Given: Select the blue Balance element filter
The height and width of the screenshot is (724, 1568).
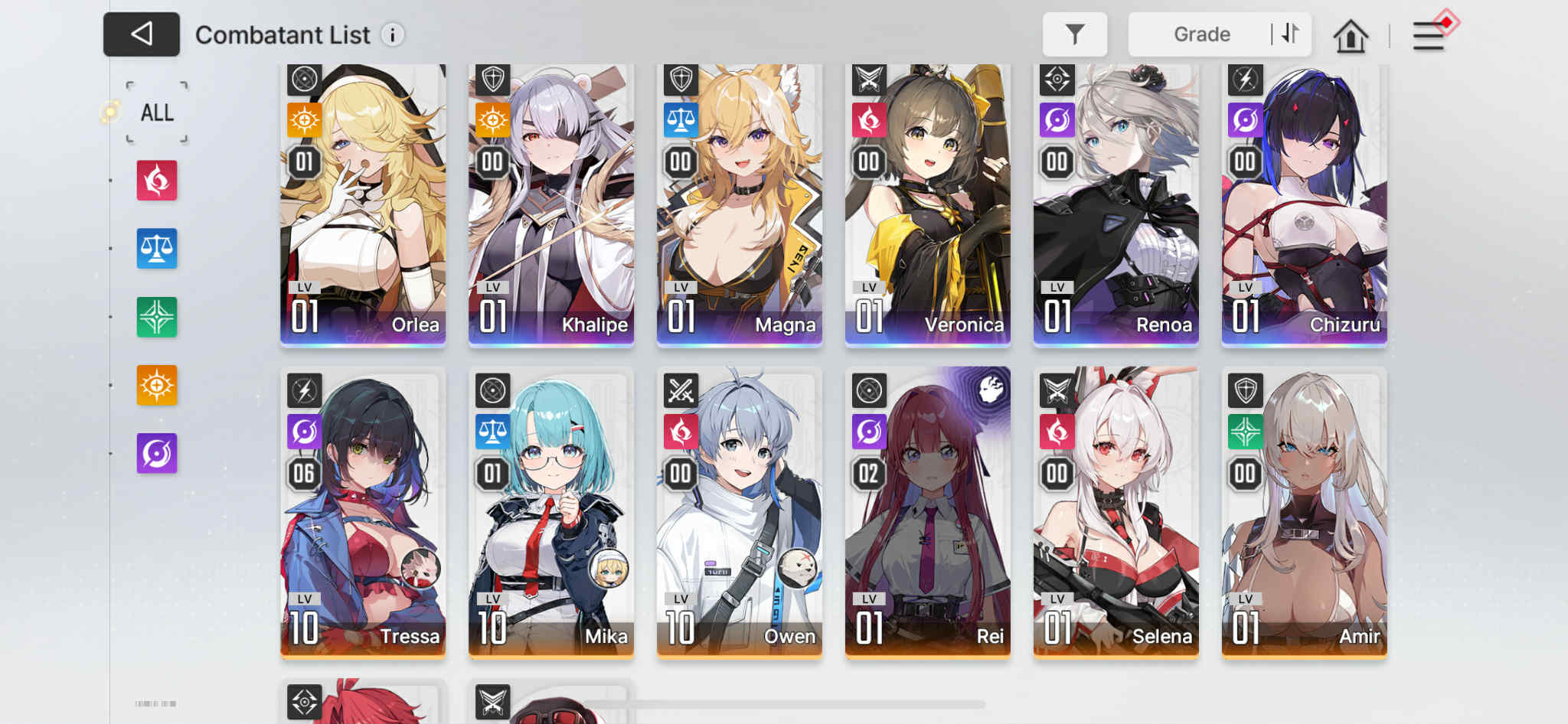Looking at the screenshot, I should (x=156, y=249).
